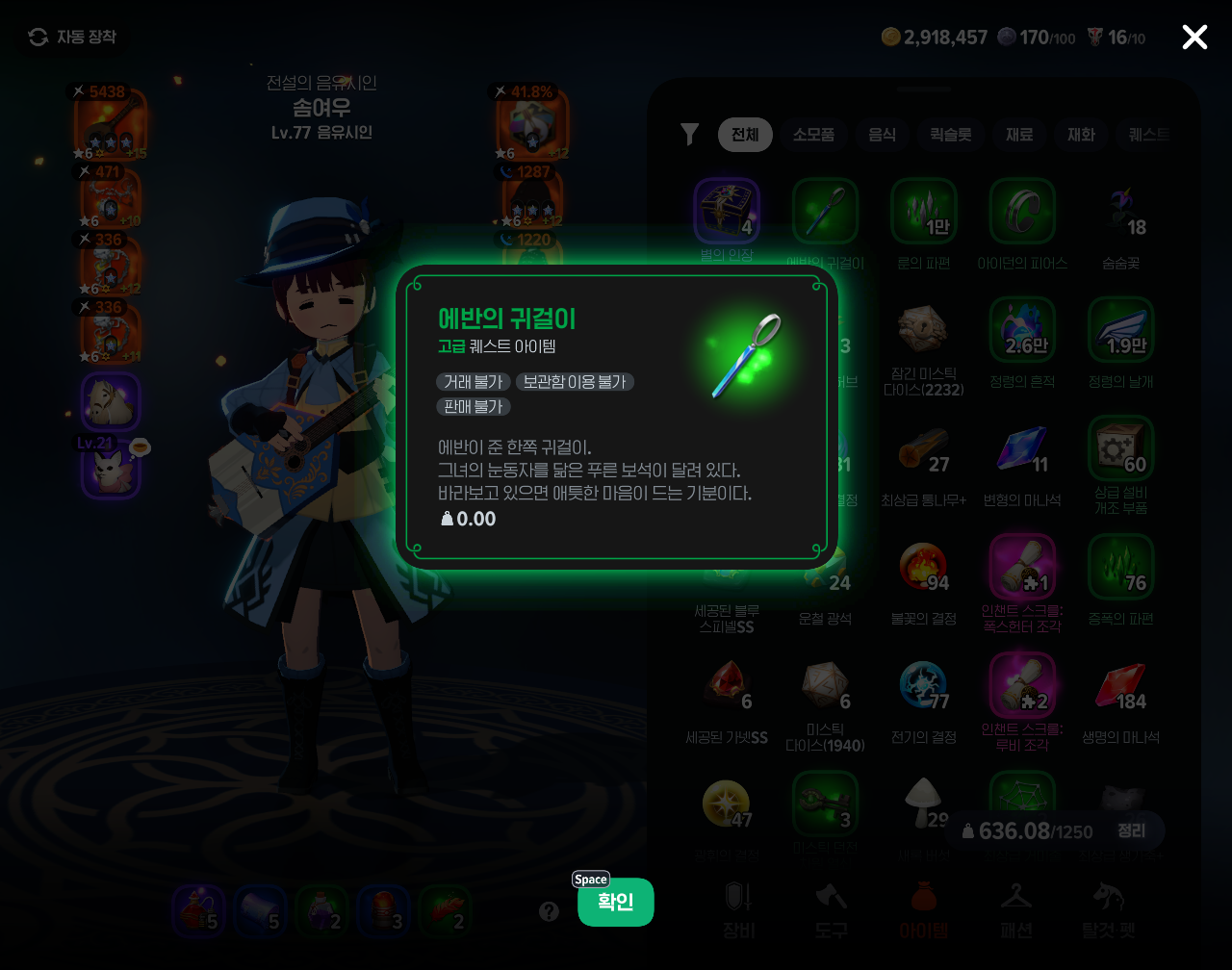Click the 정령의 날개 item slot
The height and width of the screenshot is (970, 1232).
pyautogui.click(x=1120, y=330)
